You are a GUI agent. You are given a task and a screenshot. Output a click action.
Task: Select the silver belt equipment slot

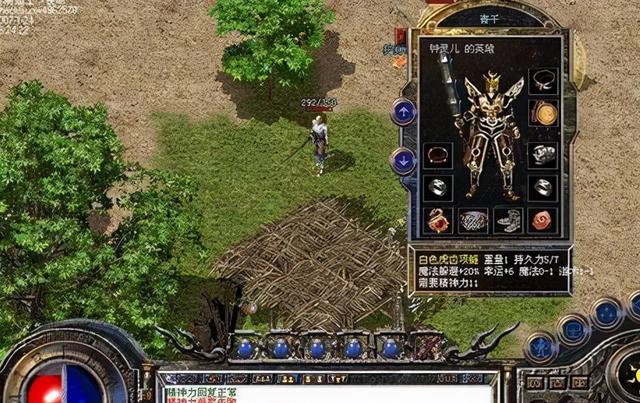(473, 220)
